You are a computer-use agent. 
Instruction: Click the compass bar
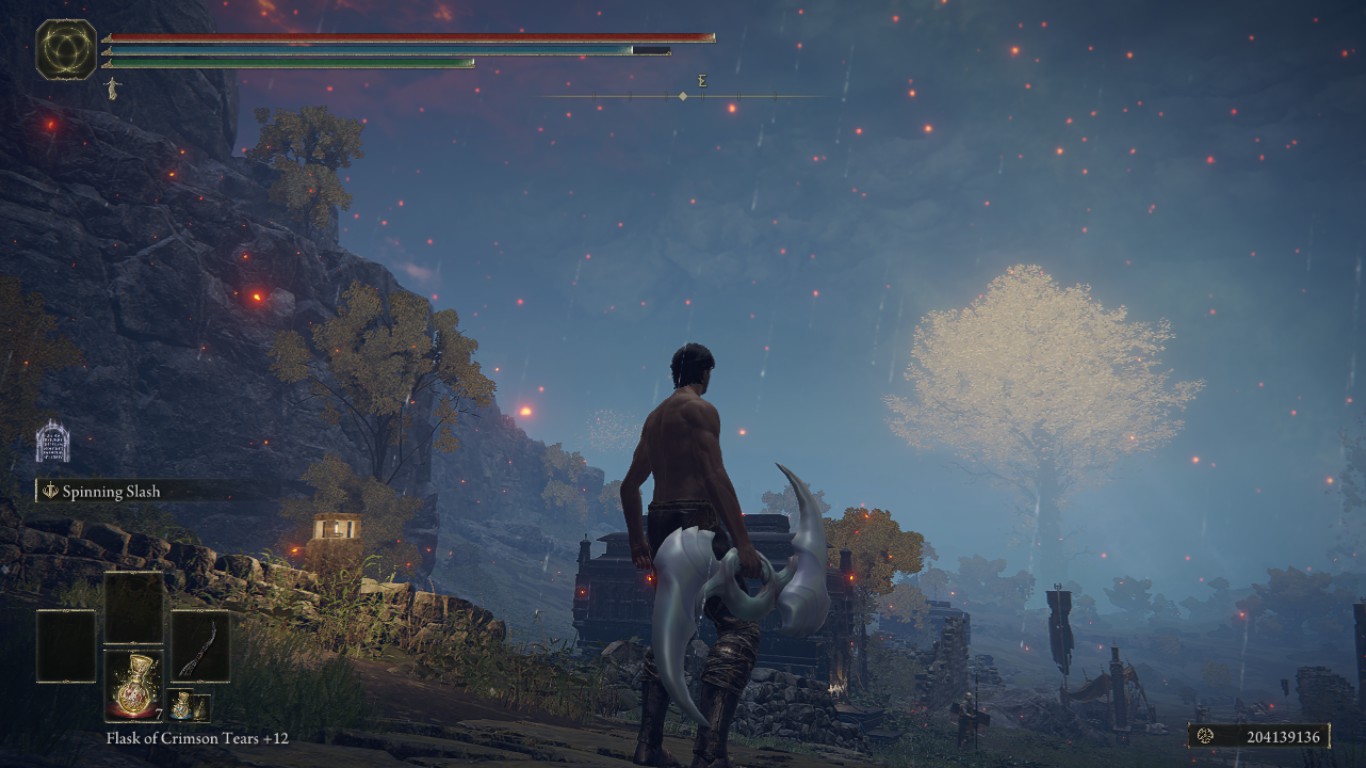[682, 96]
